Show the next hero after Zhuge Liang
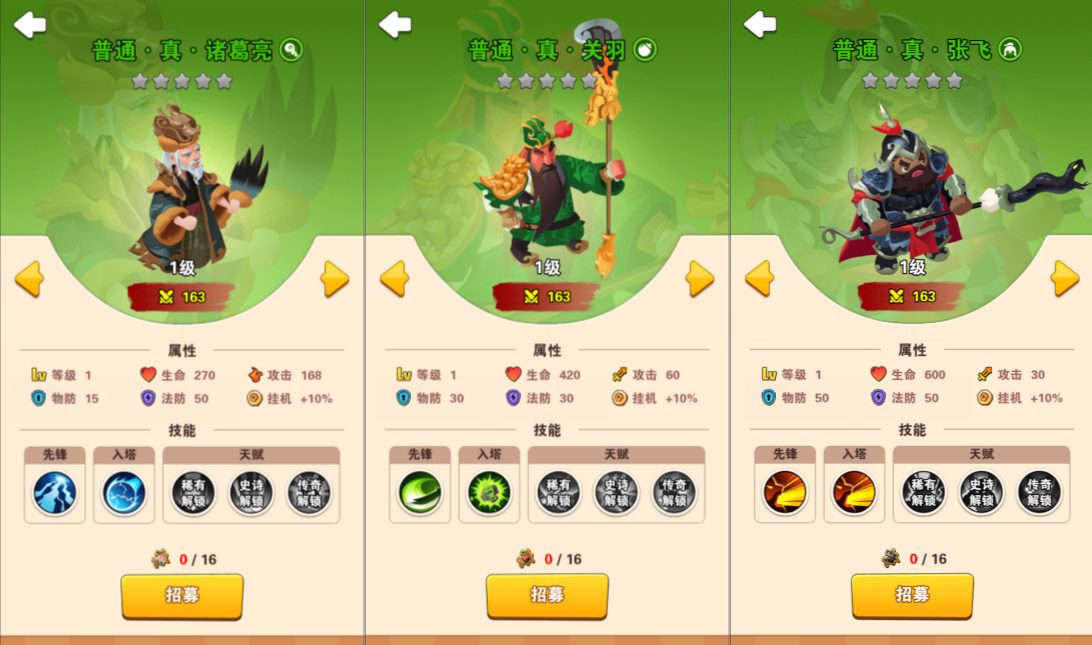Screen dimensions: 1092x645 pyautogui.click(x=335, y=279)
